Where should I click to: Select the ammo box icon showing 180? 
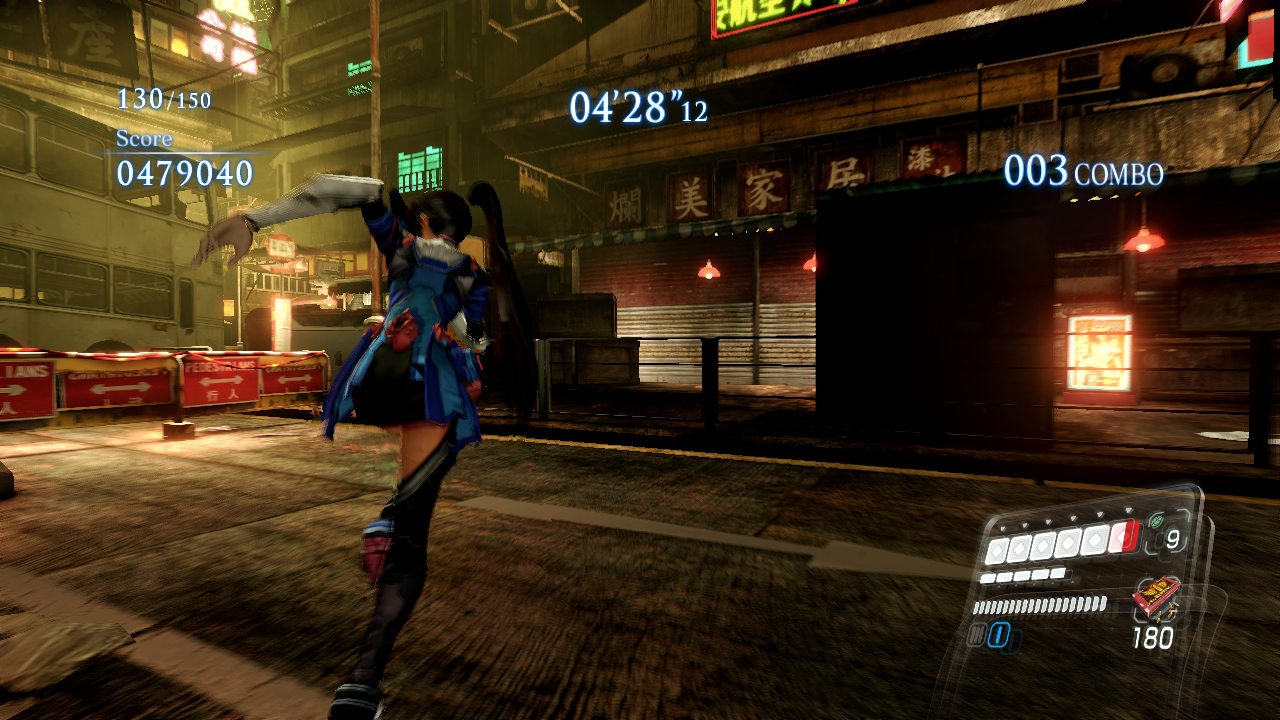(x=1158, y=596)
